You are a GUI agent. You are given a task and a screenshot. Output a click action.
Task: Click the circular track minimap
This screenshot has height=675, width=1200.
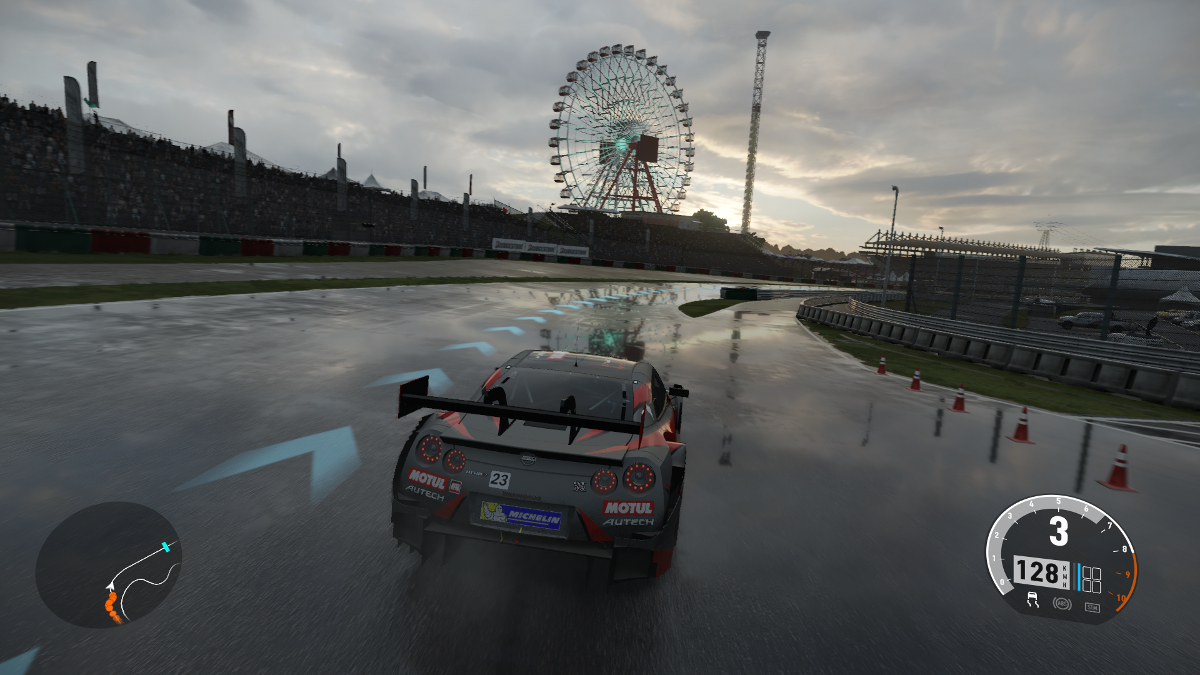[x=108, y=565]
